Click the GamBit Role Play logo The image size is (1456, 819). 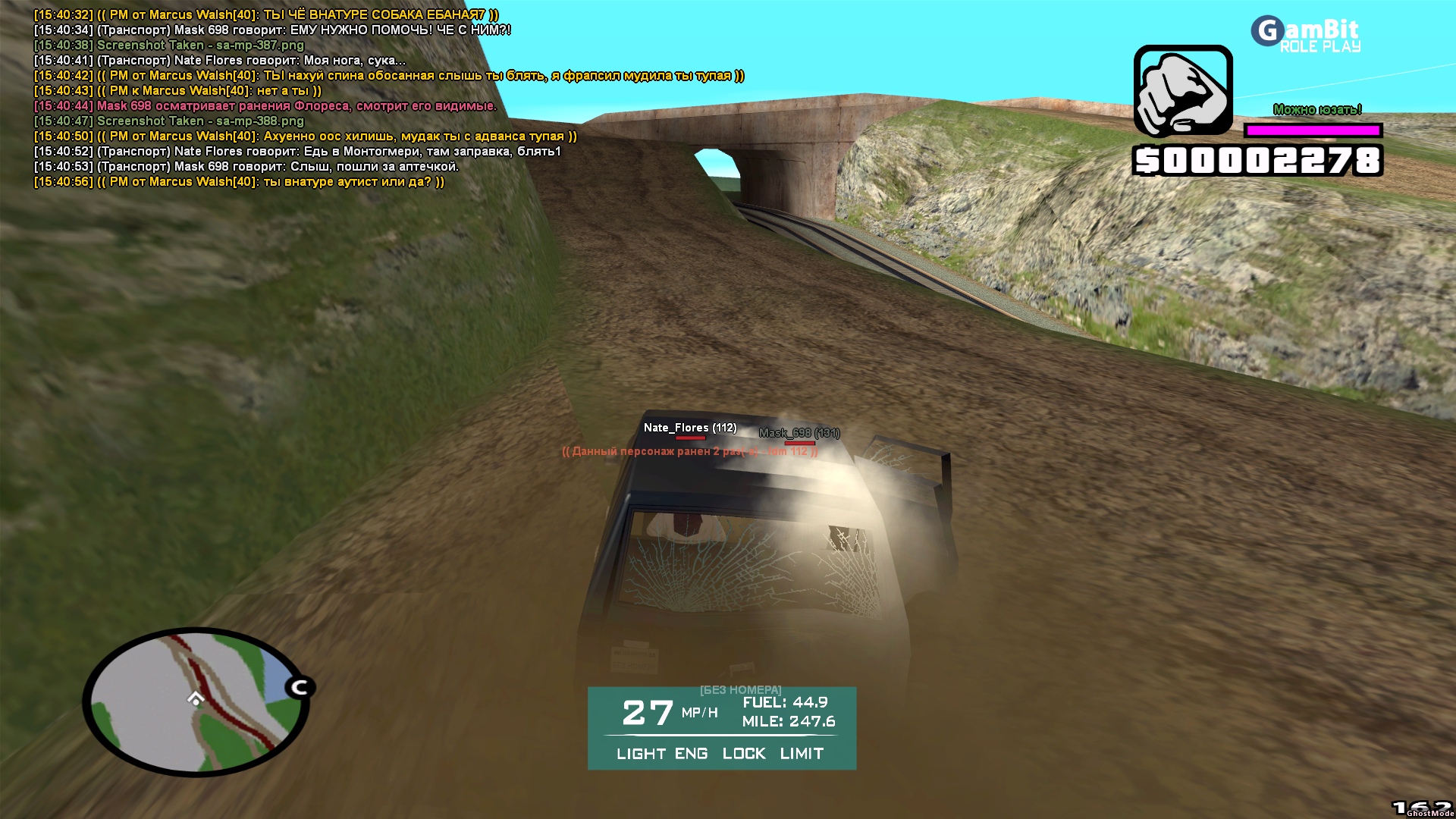point(1306,35)
